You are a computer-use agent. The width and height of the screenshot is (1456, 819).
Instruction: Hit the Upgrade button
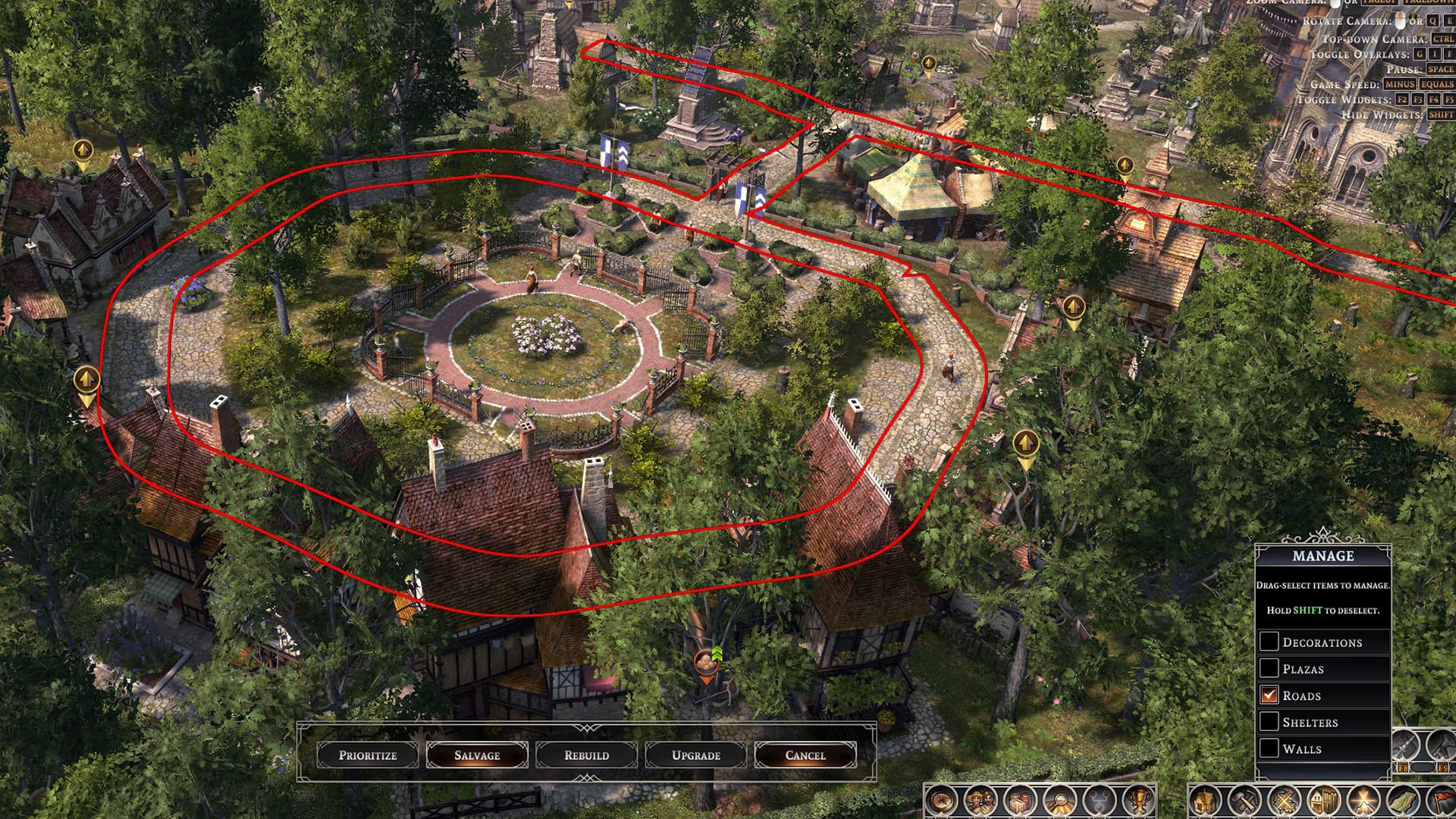695,755
